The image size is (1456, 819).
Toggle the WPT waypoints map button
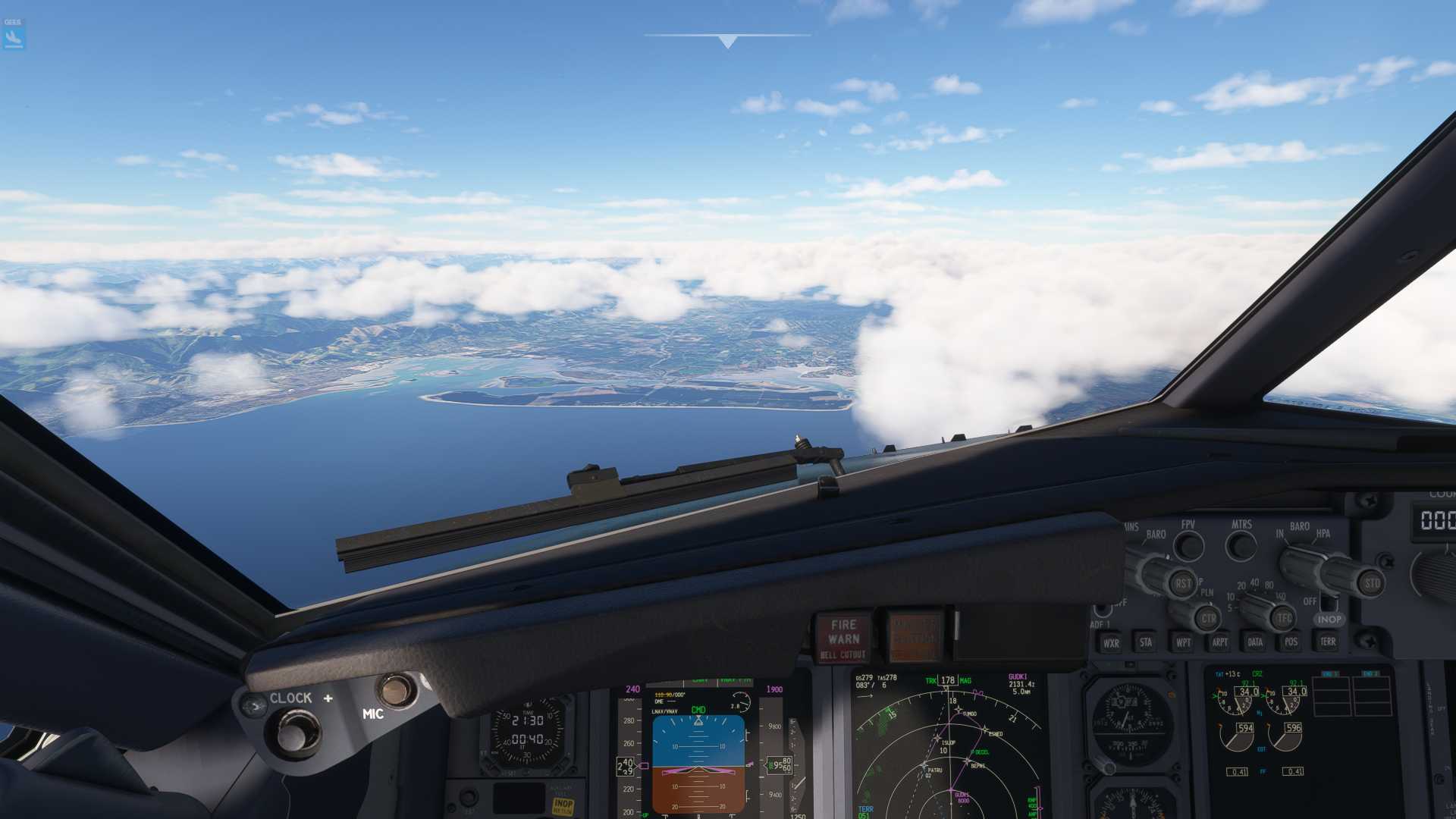tap(1183, 642)
